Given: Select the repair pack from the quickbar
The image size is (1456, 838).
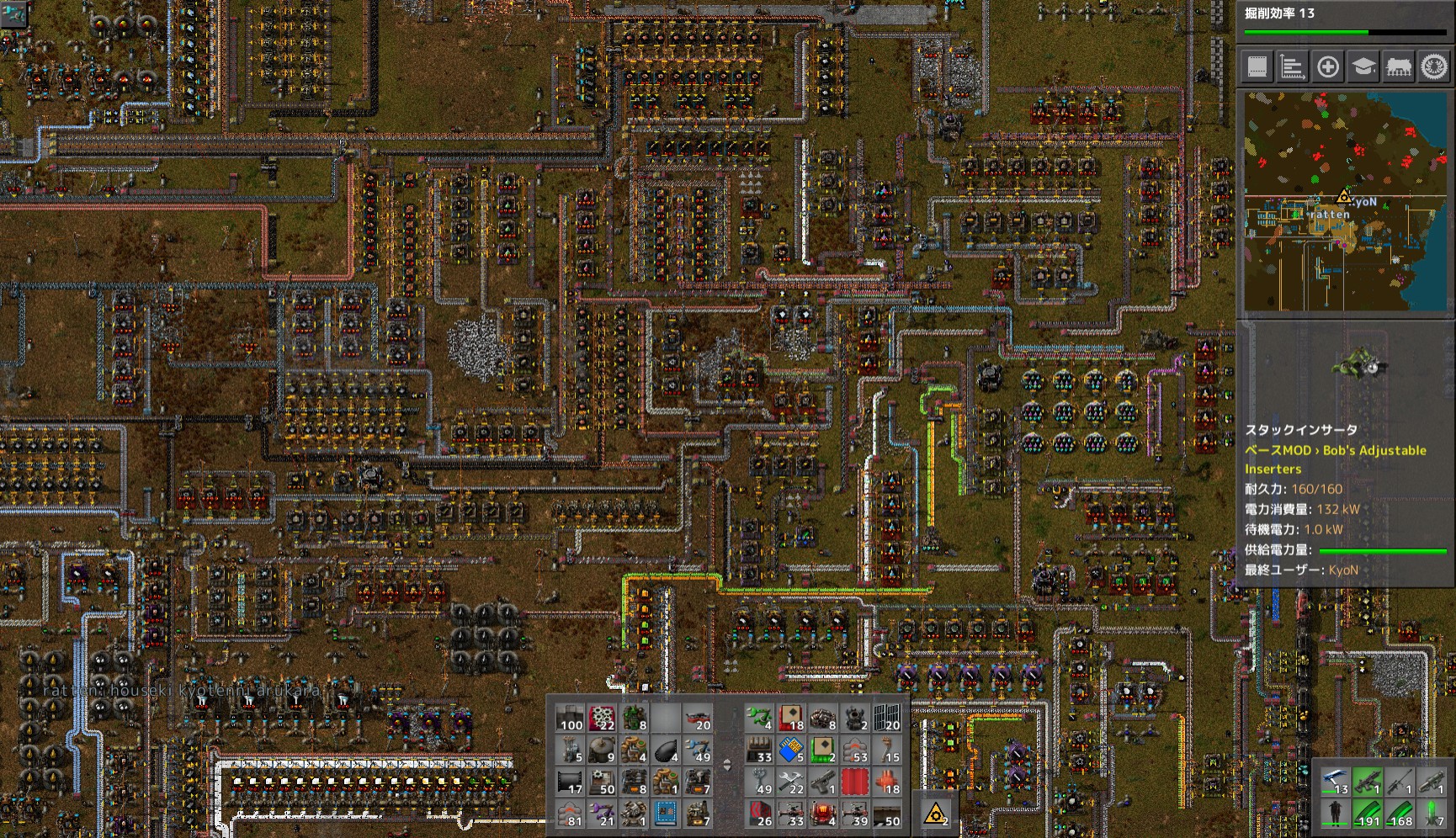Looking at the screenshot, I should [789, 783].
